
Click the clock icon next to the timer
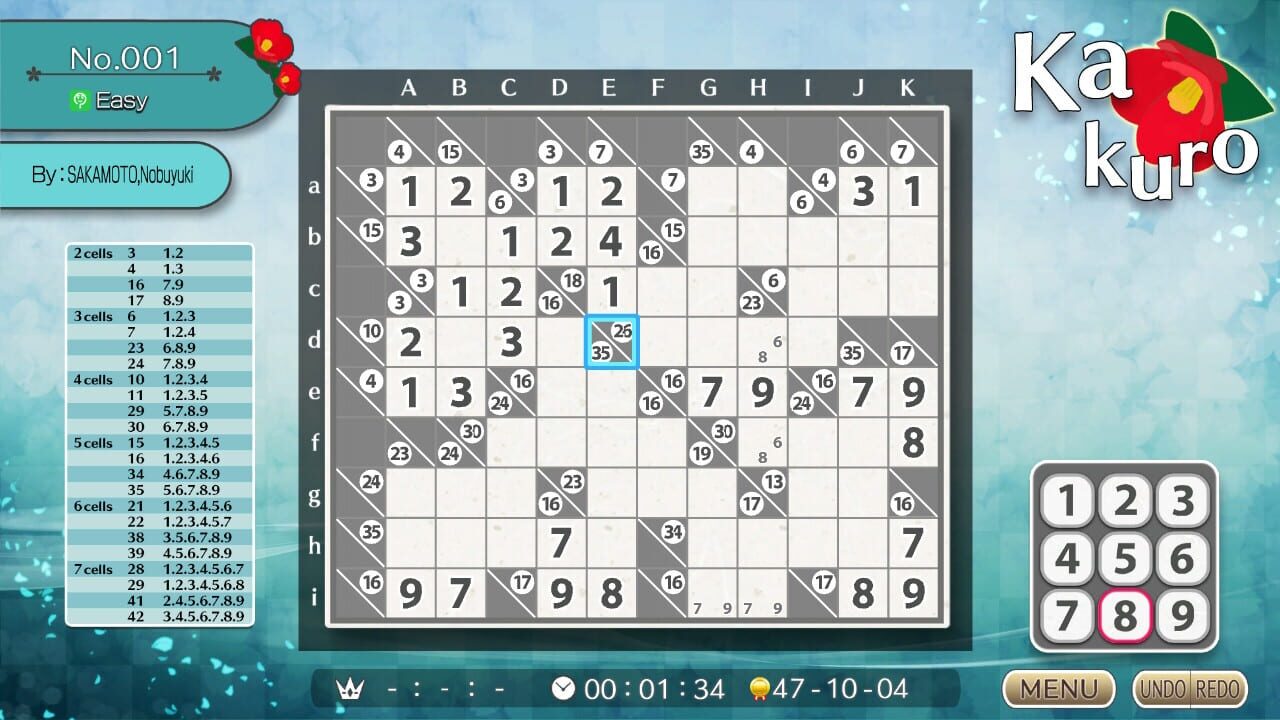(563, 687)
